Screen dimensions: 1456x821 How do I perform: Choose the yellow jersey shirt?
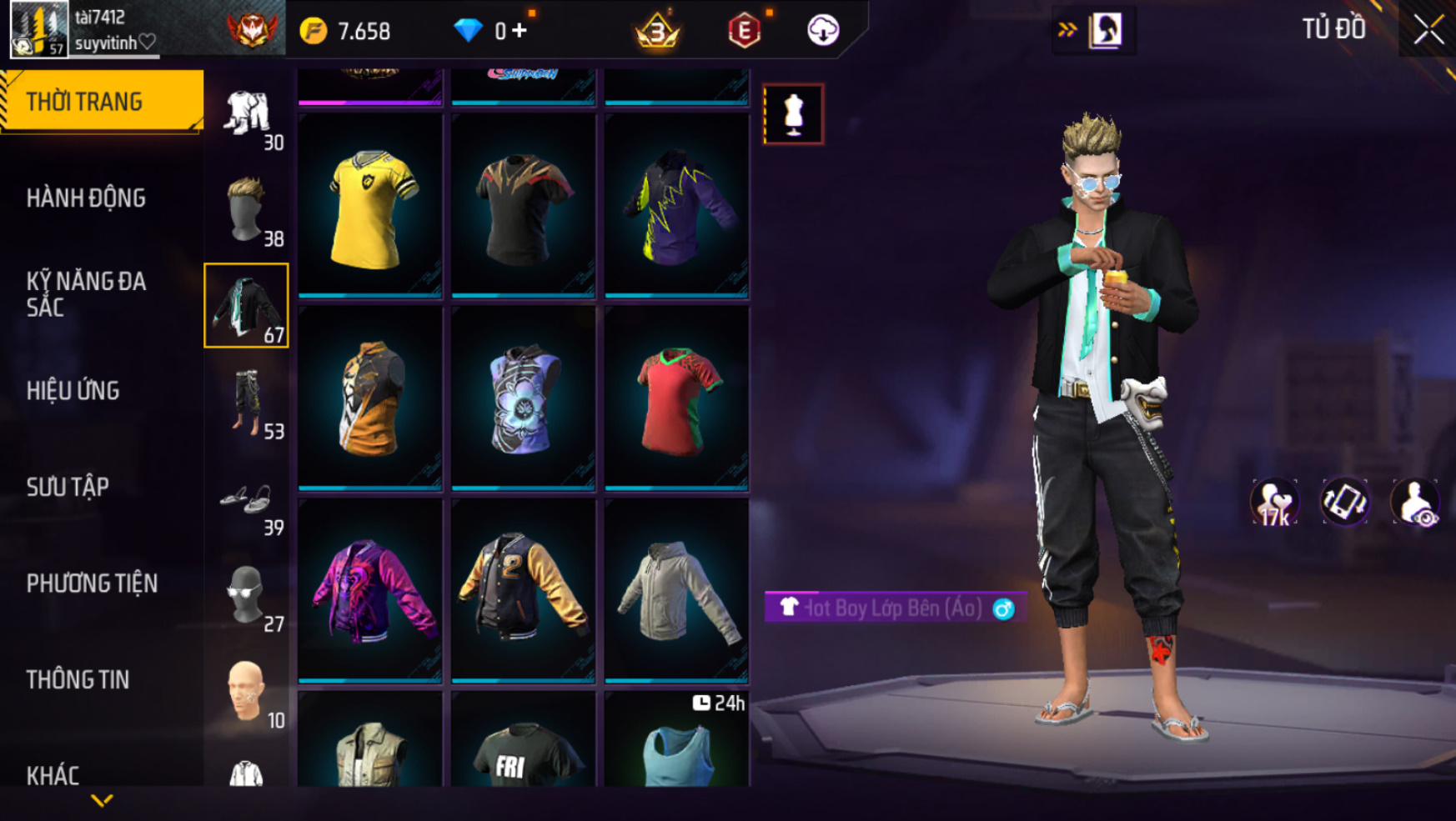[369, 207]
